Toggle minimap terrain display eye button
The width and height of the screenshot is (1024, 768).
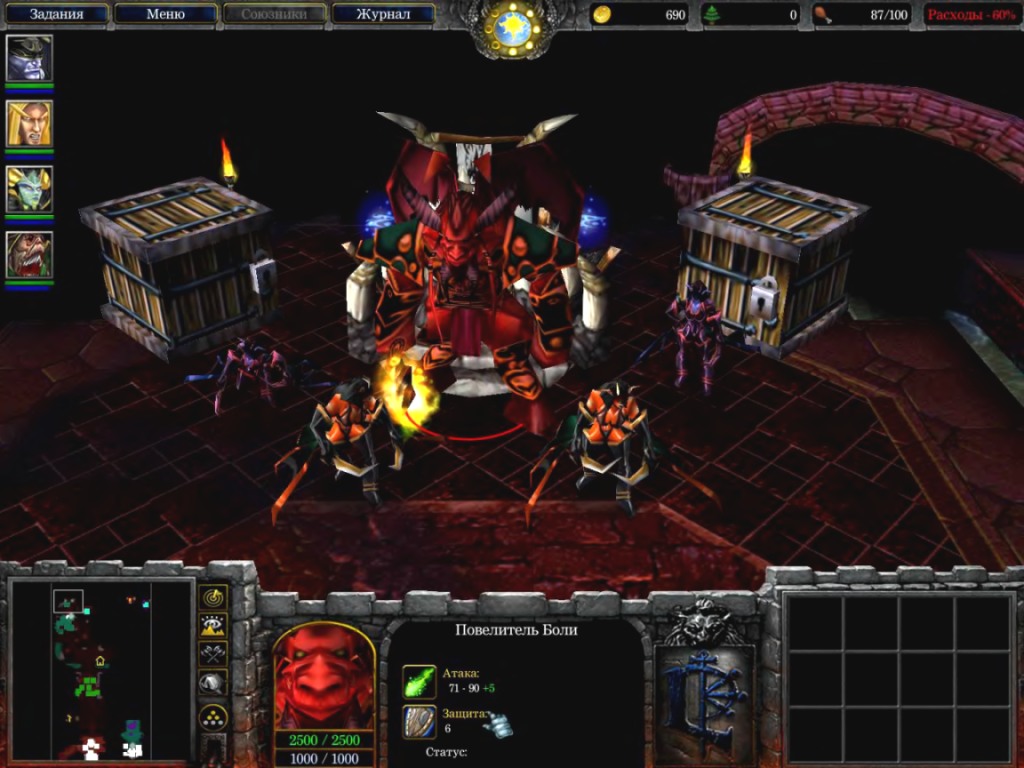click(213, 626)
